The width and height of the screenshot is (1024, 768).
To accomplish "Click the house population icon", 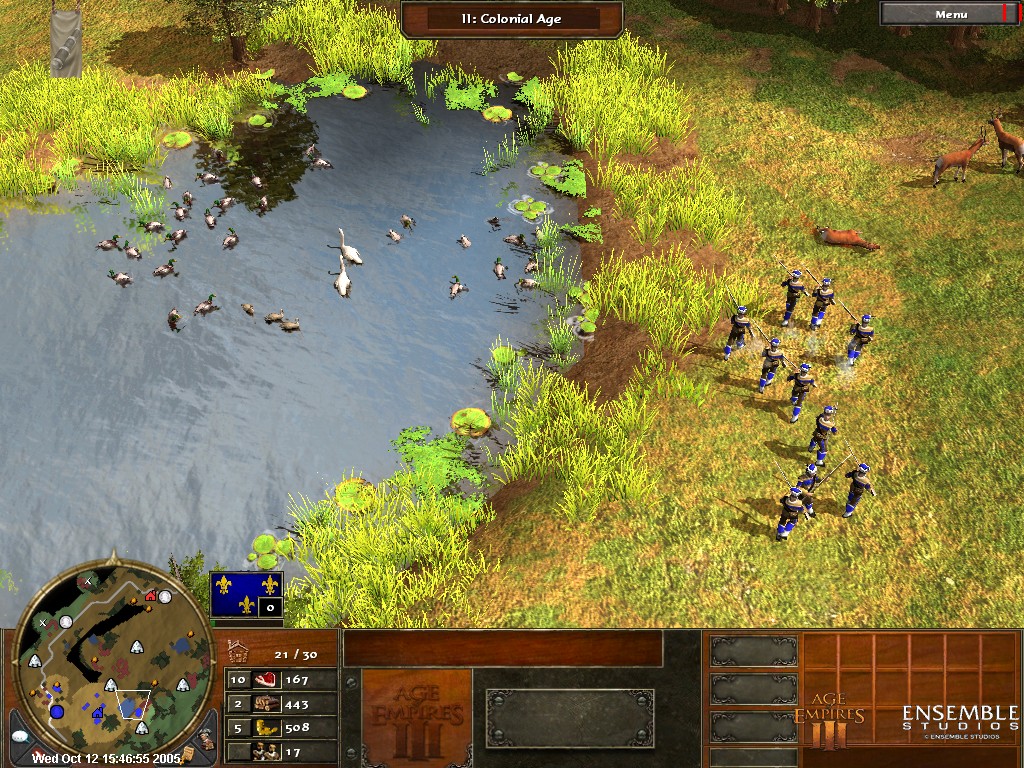I will pos(237,653).
